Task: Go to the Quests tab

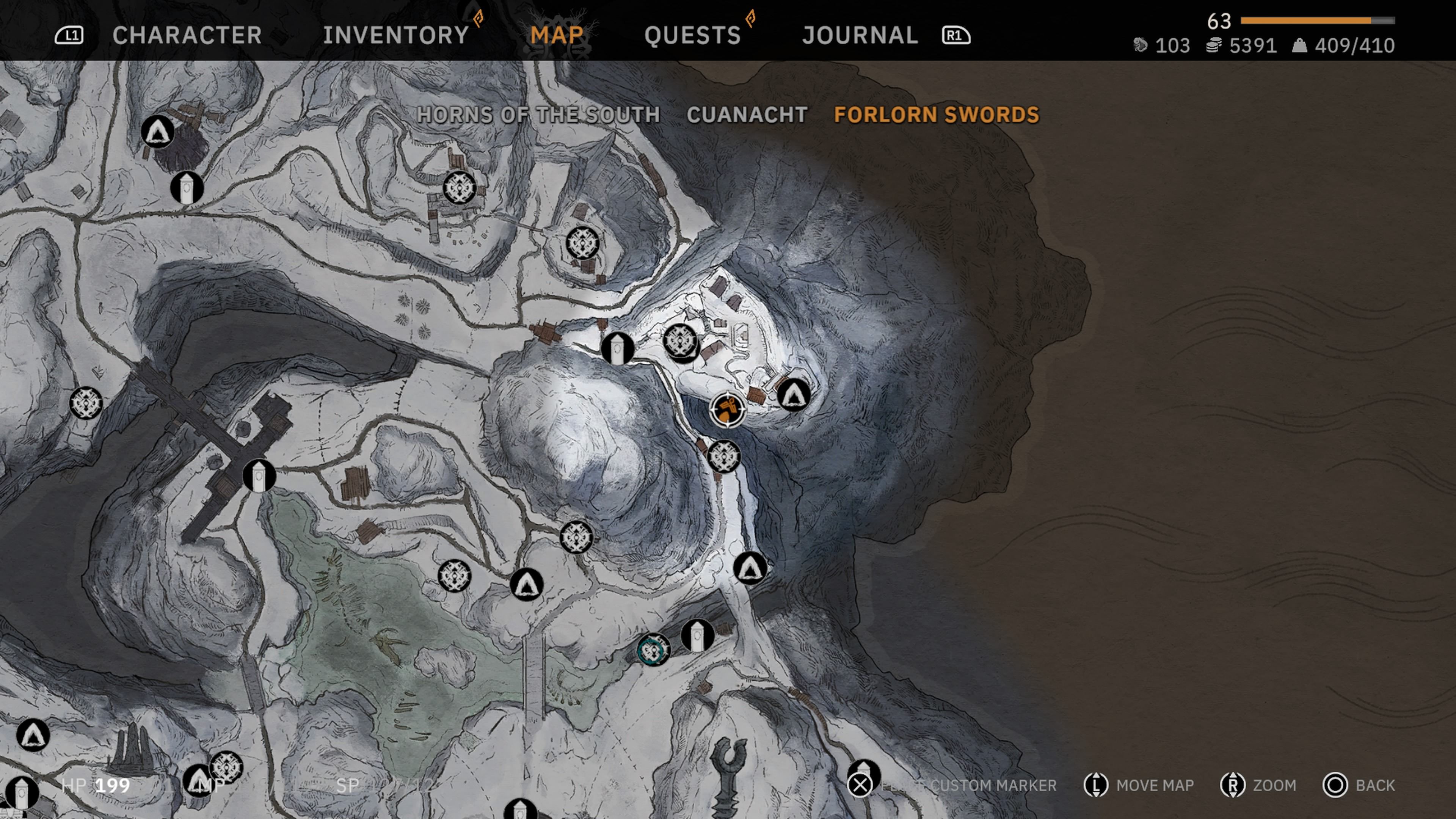Action: tap(692, 35)
